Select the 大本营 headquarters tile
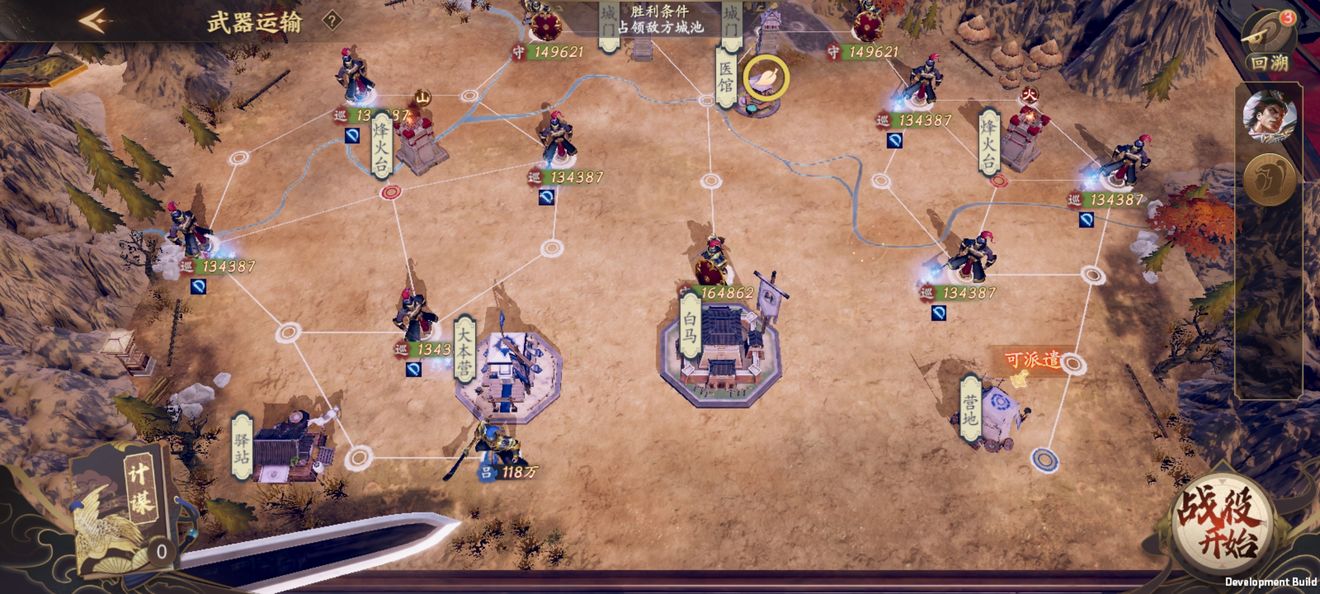1320x594 pixels. [505, 367]
